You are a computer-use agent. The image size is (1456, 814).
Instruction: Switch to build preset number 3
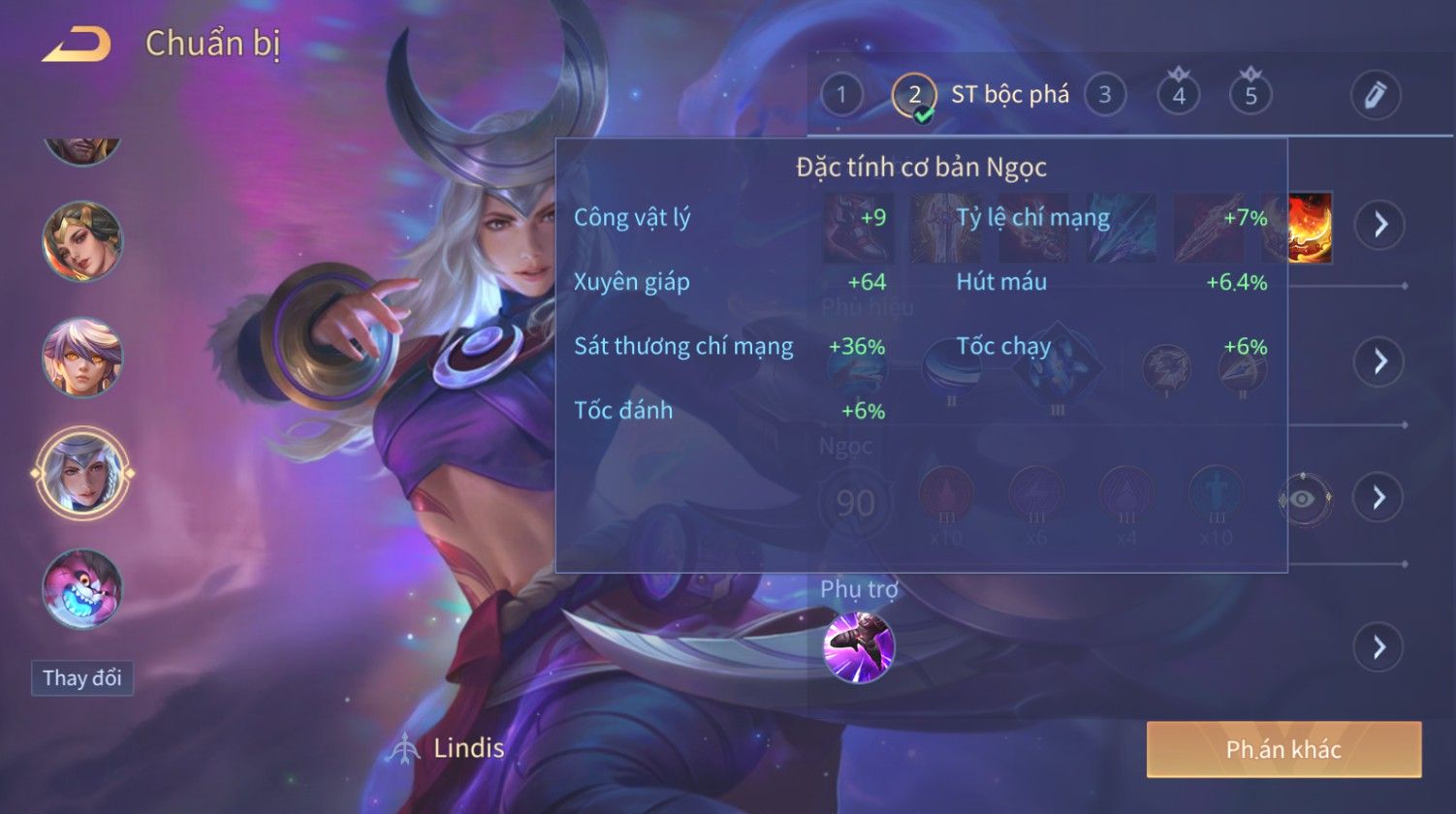(1104, 95)
